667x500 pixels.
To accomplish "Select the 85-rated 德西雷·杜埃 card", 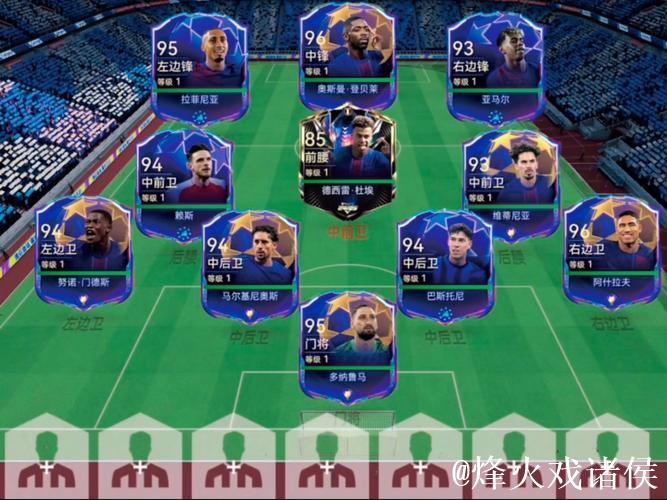I will tap(347, 158).
